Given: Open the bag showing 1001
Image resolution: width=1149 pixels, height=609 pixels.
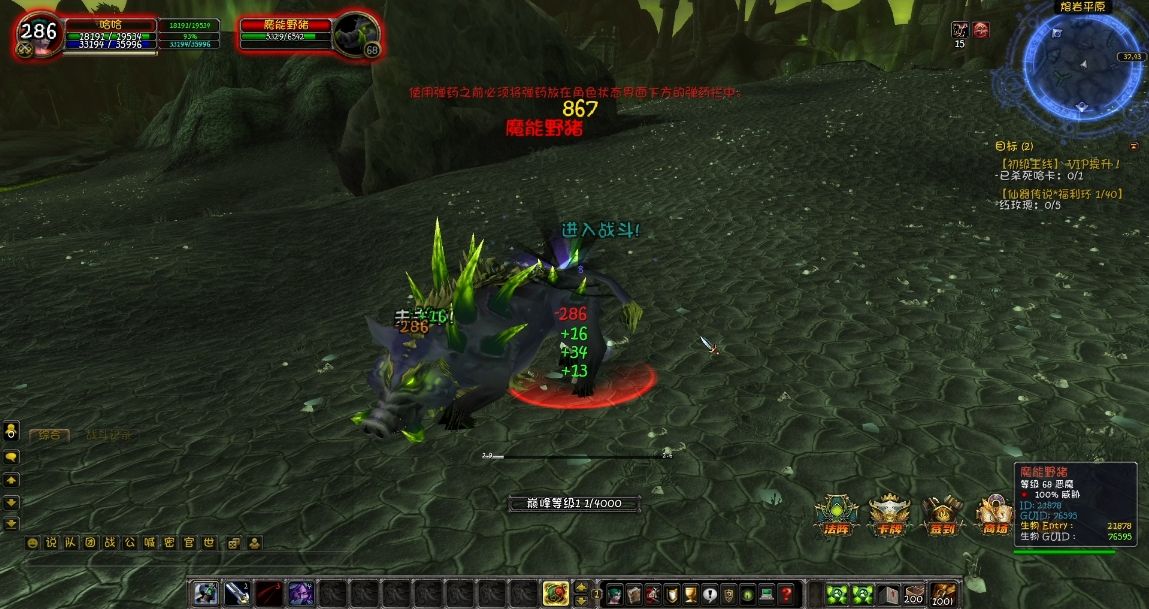Looking at the screenshot, I should (x=942, y=594).
